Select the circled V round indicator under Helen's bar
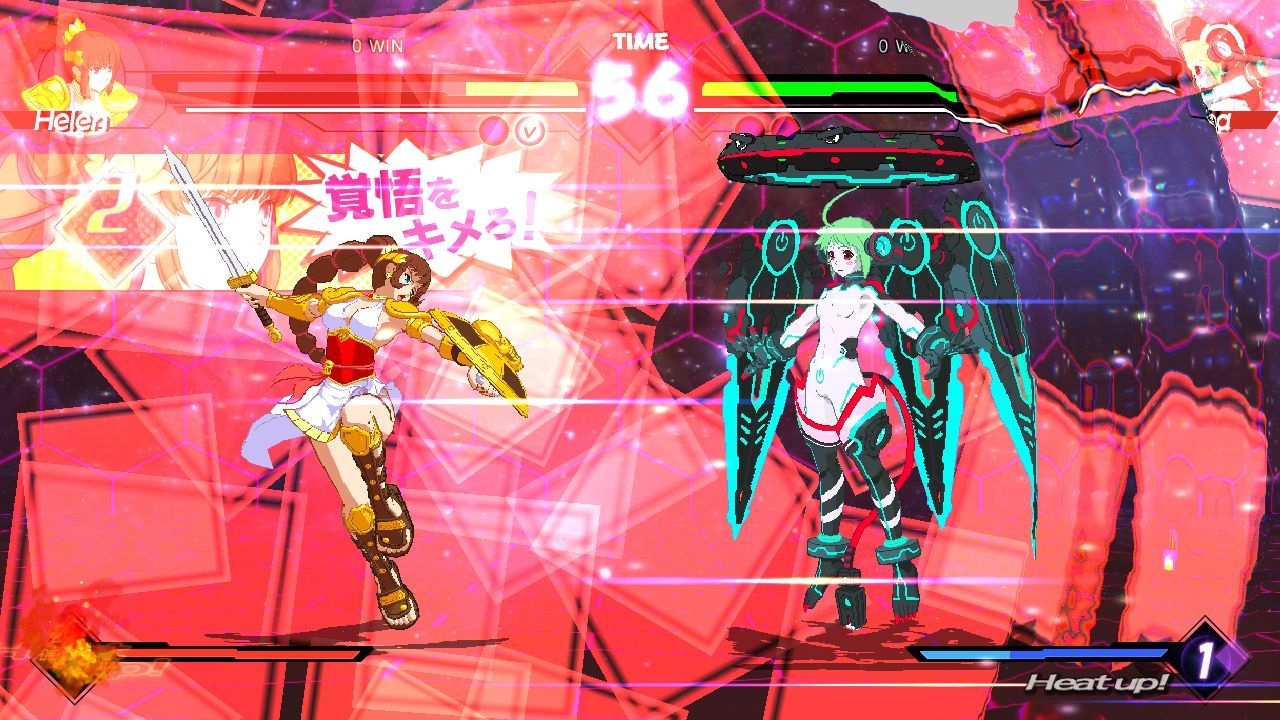The image size is (1280, 720). click(528, 131)
